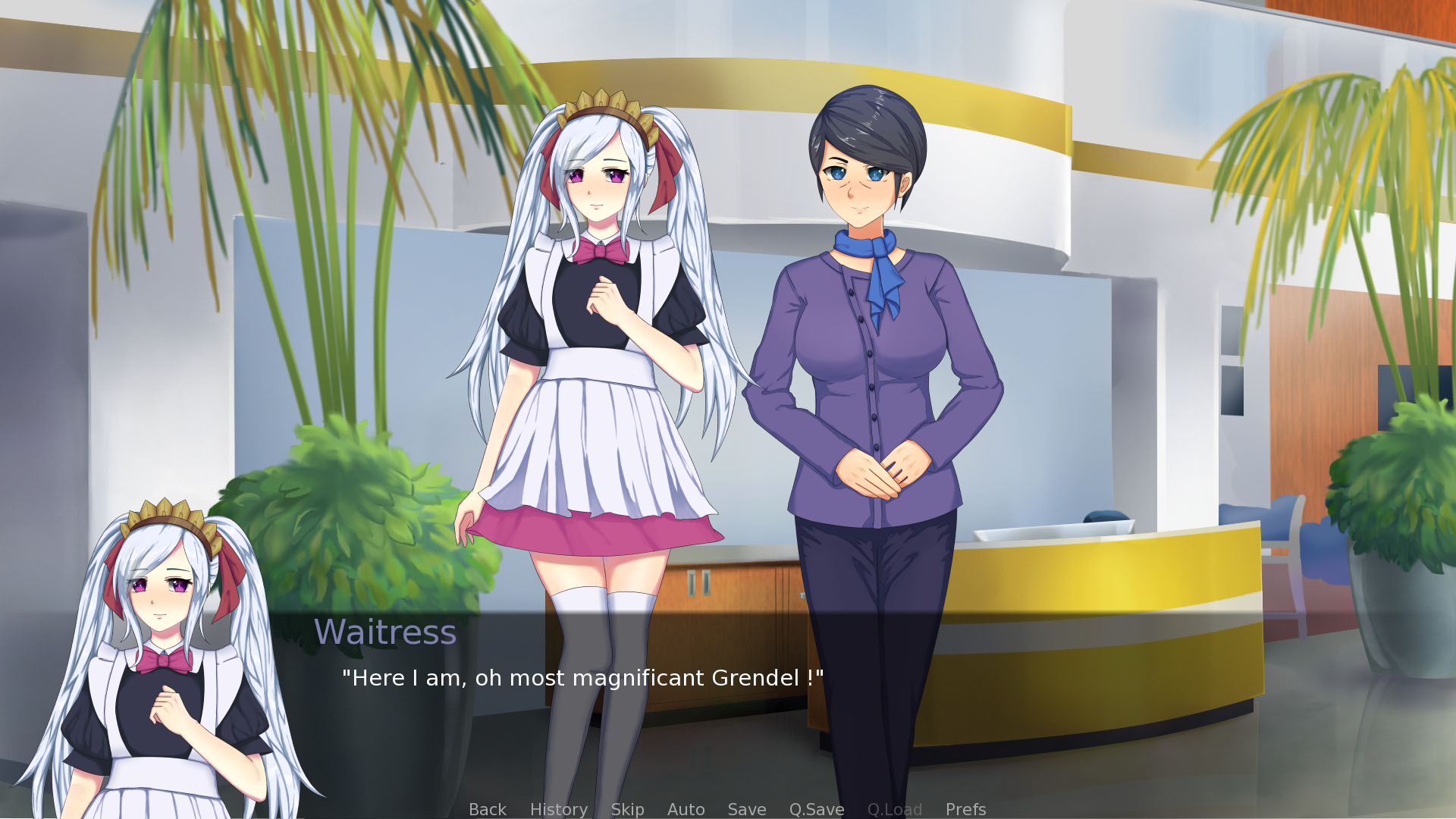Click Back to rewind the dialogue
This screenshot has height=819, width=1456.
coord(488,809)
